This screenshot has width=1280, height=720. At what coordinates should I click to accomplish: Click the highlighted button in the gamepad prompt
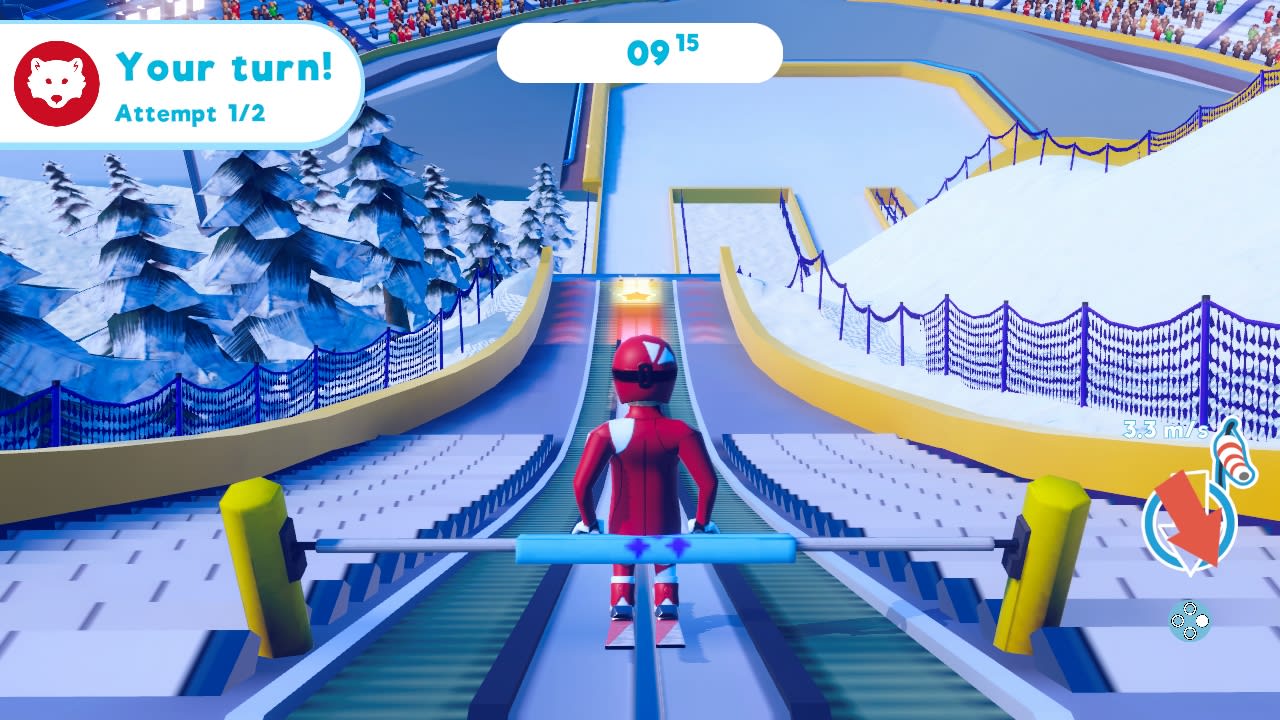(1201, 620)
